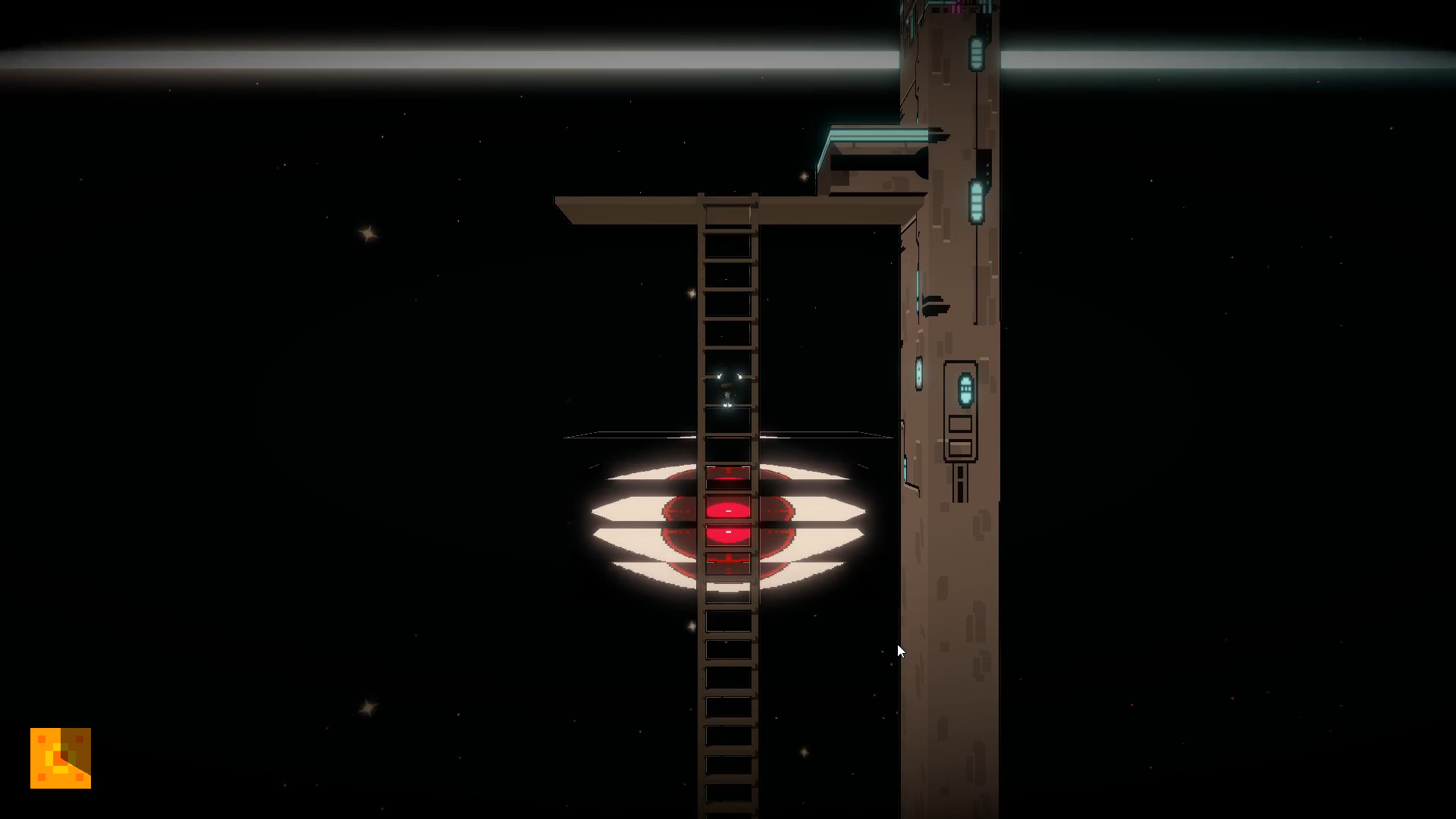Click the orange square ability icon
This screenshot has width=1456, height=819.
pyautogui.click(x=61, y=758)
